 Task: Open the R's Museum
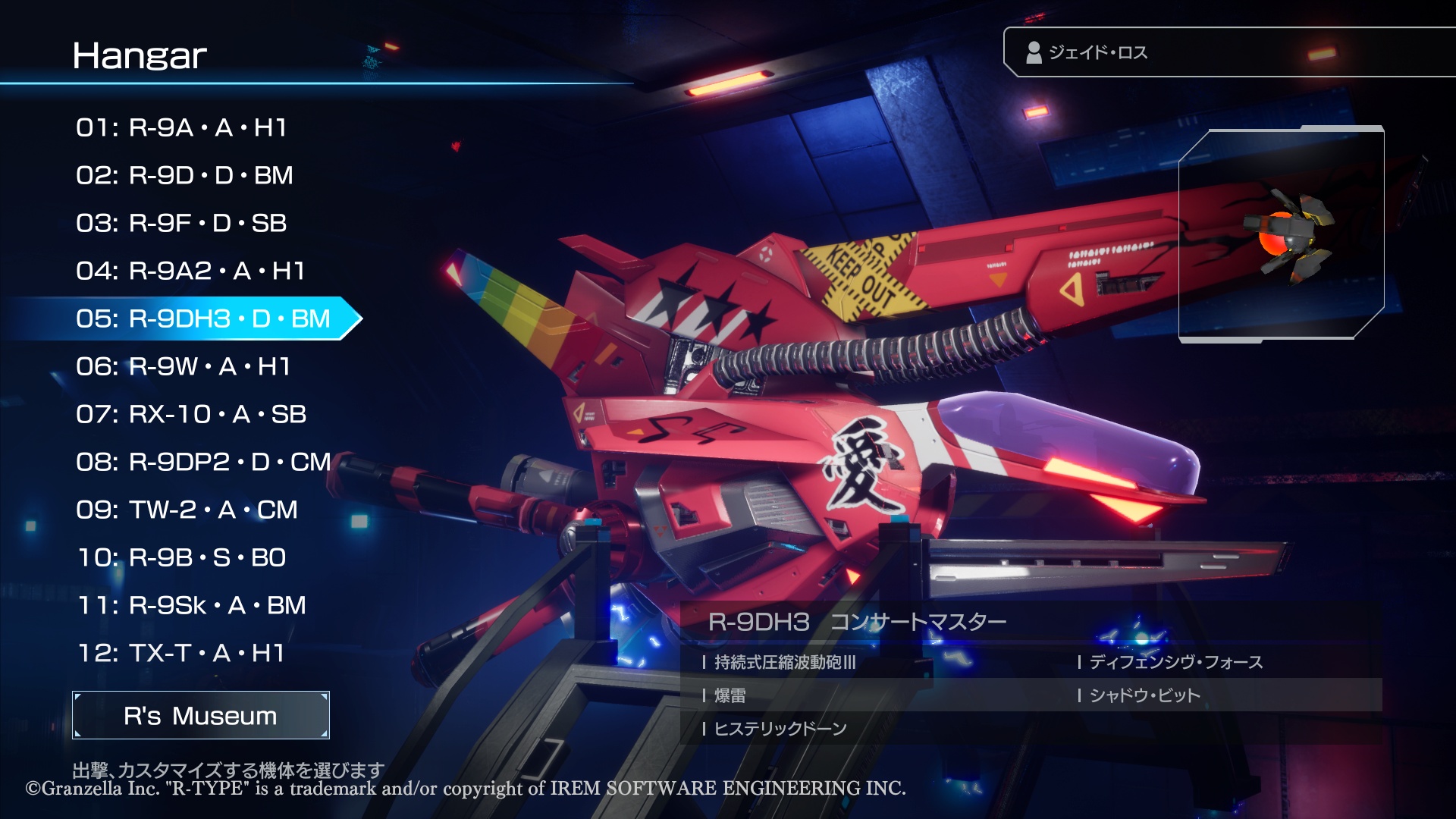201,715
